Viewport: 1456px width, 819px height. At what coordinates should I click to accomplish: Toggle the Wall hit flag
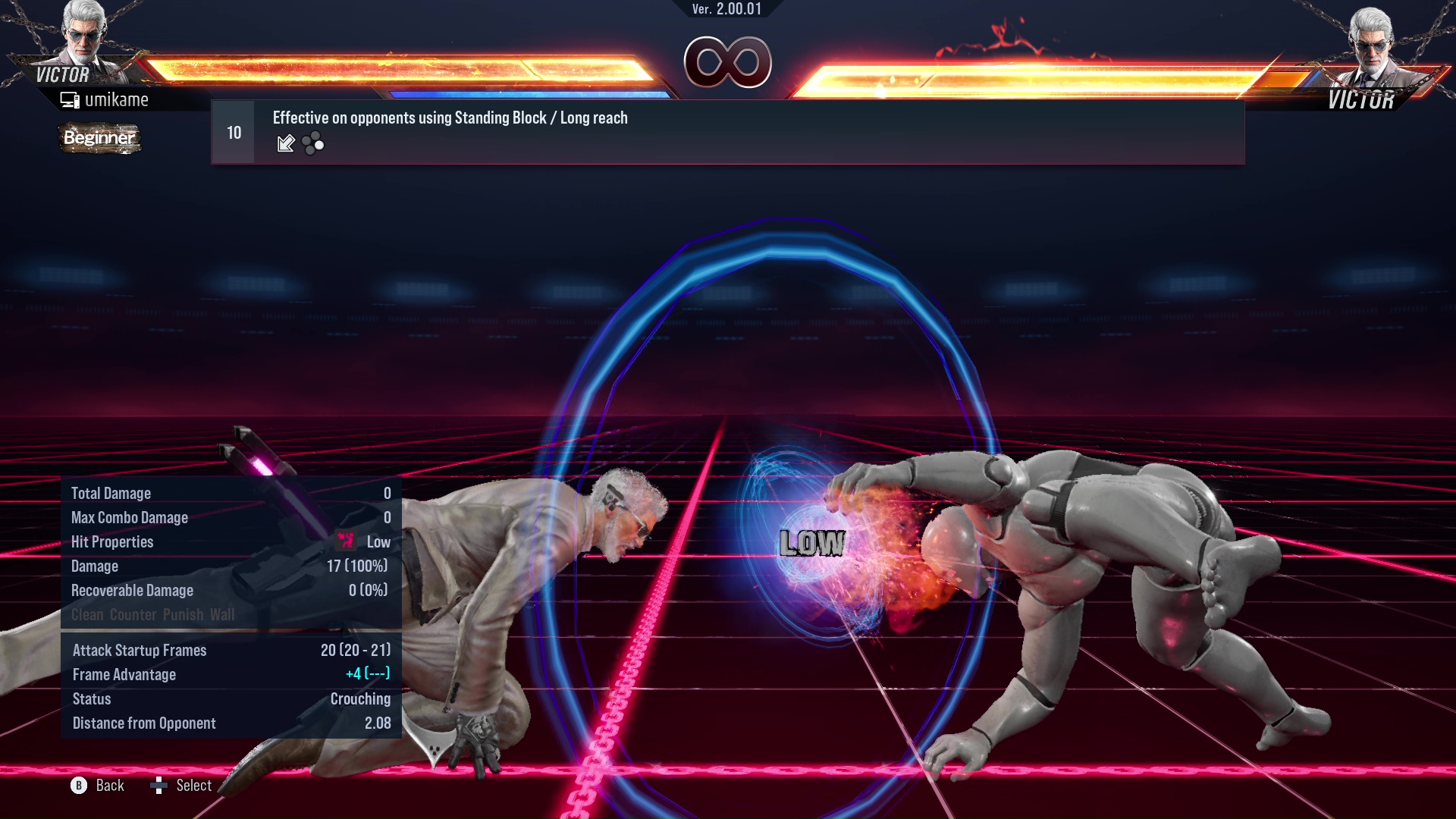pos(223,615)
